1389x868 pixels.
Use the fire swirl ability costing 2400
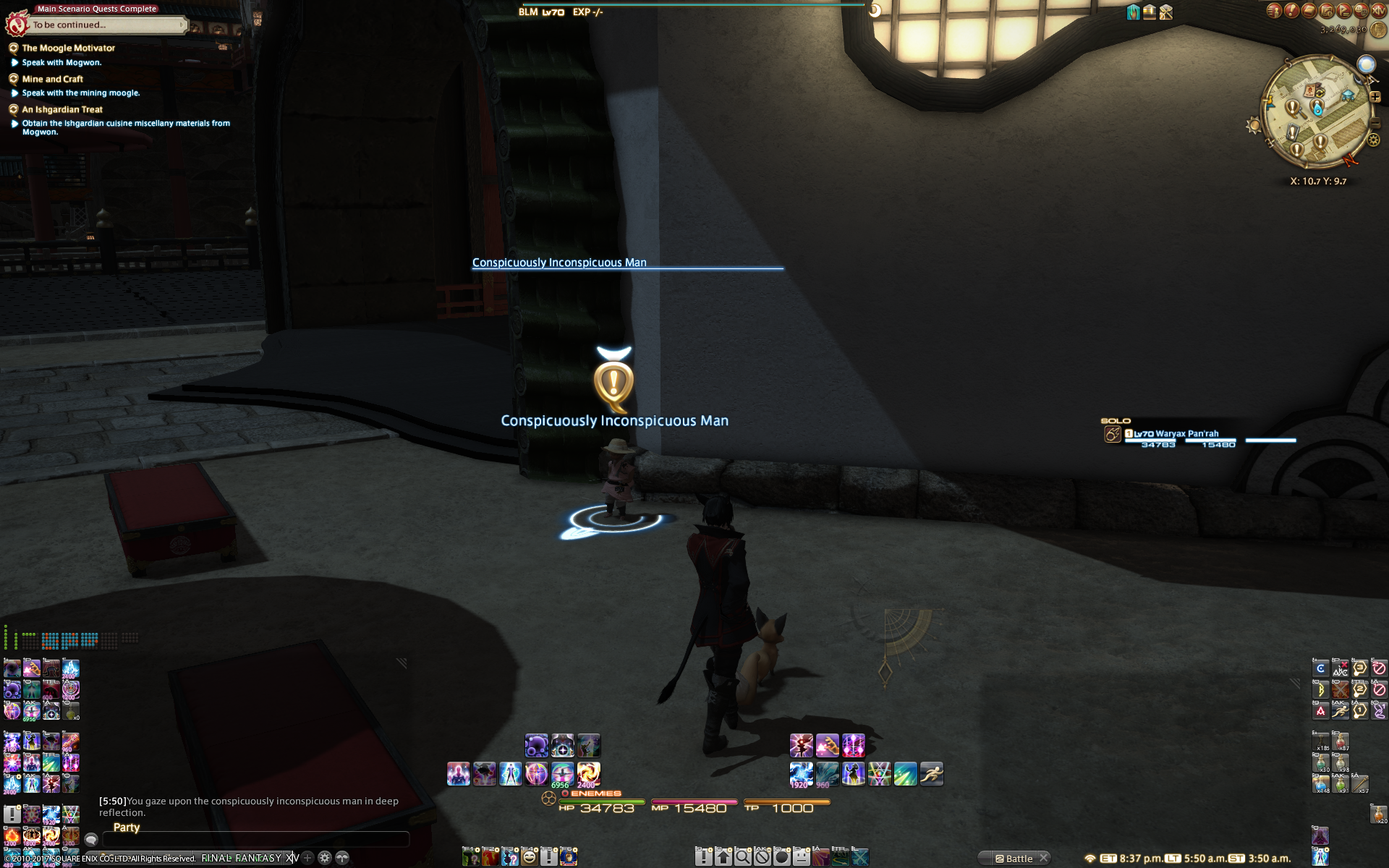point(588,774)
